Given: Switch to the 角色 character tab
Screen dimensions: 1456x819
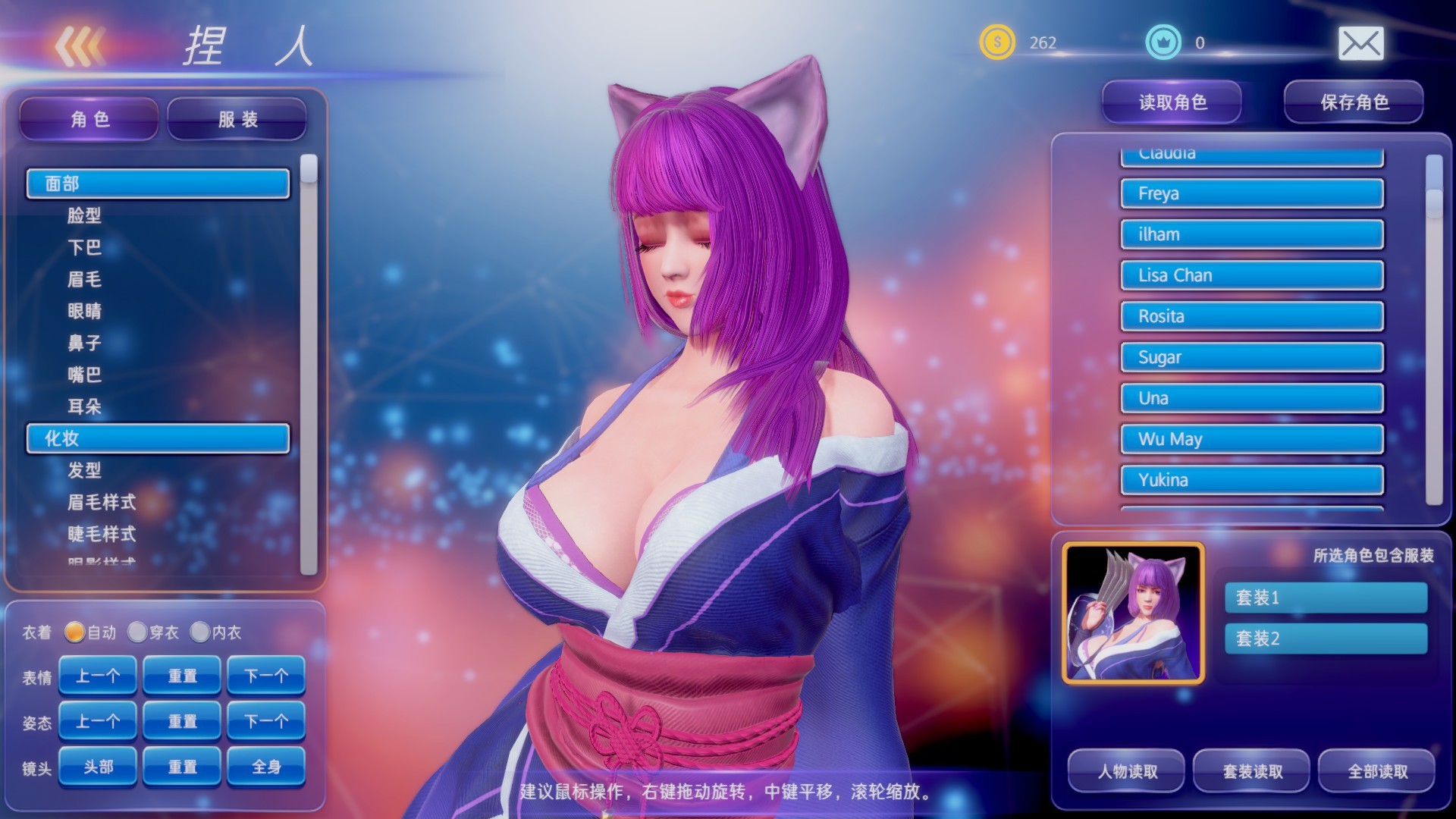Looking at the screenshot, I should point(88,118).
